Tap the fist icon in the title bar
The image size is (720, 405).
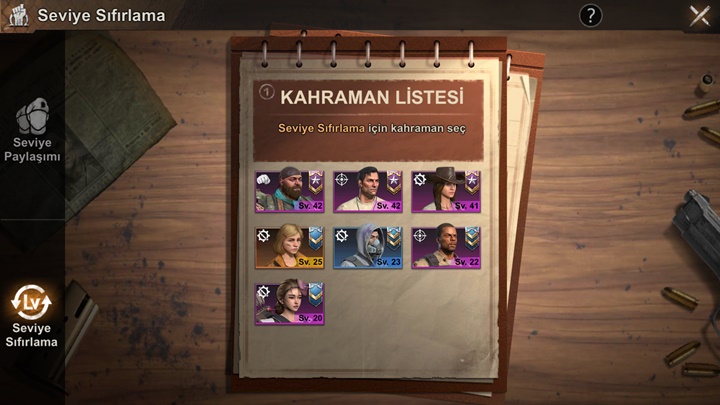(16, 15)
